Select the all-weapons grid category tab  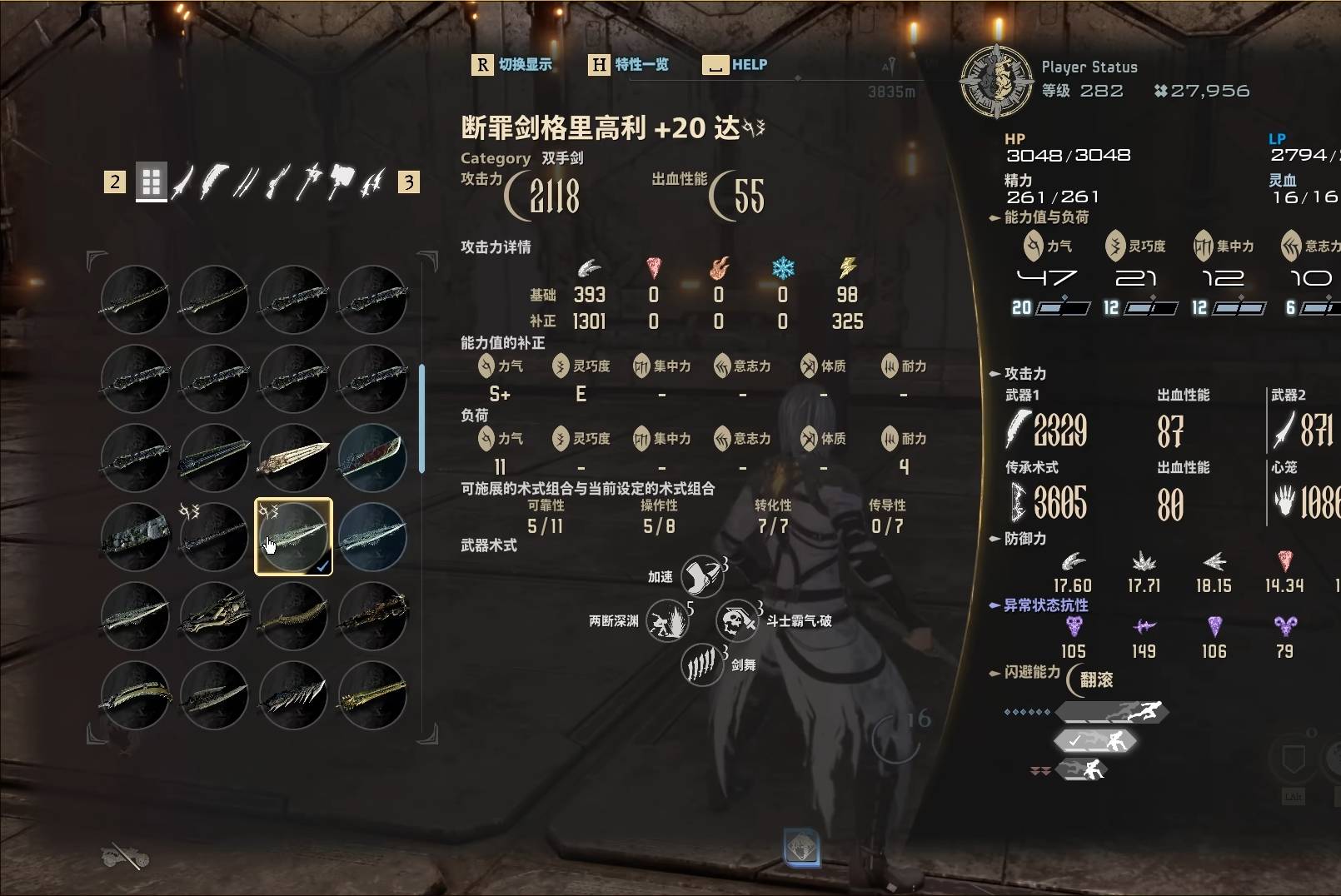[x=151, y=182]
